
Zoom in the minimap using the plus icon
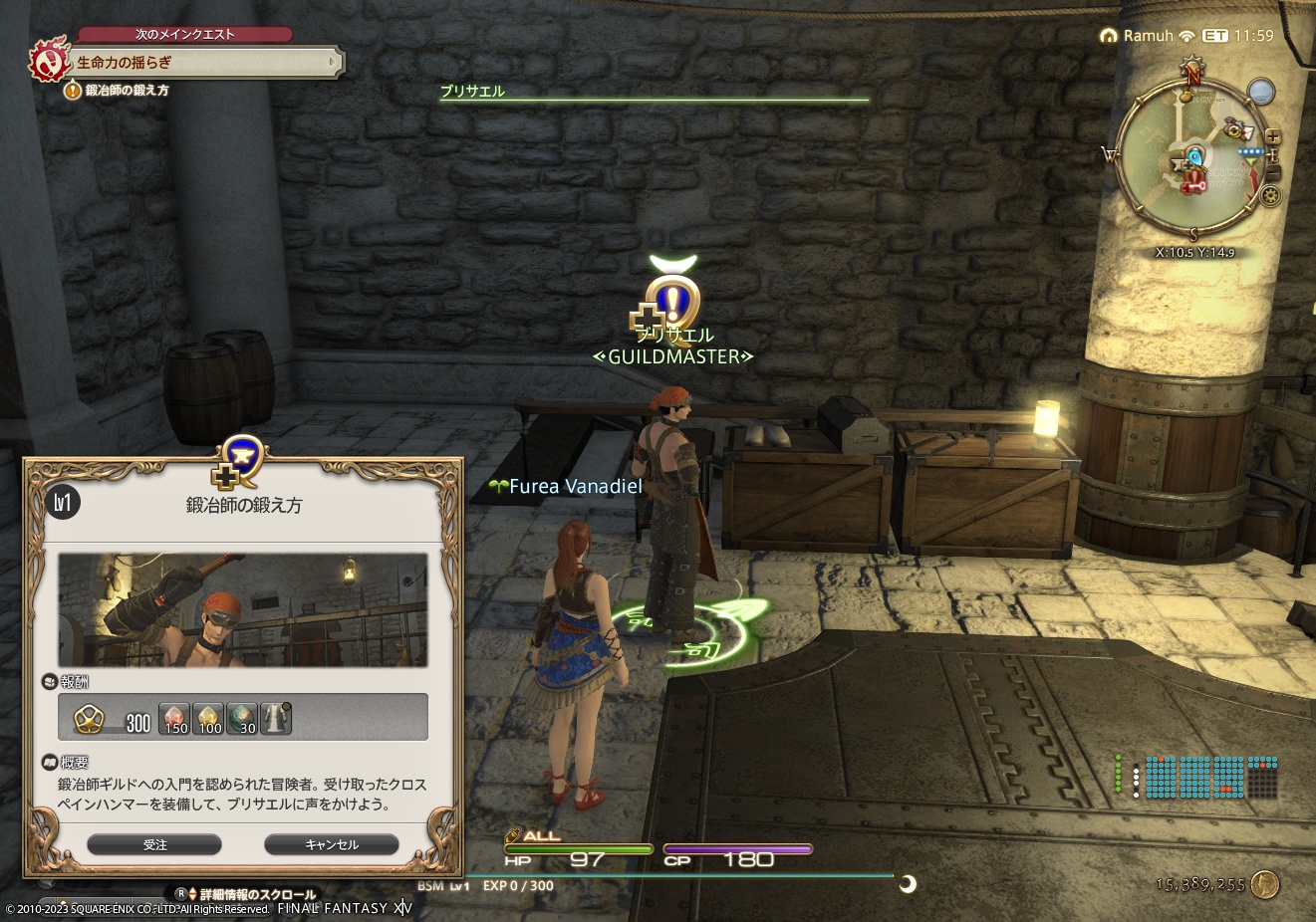1273,137
